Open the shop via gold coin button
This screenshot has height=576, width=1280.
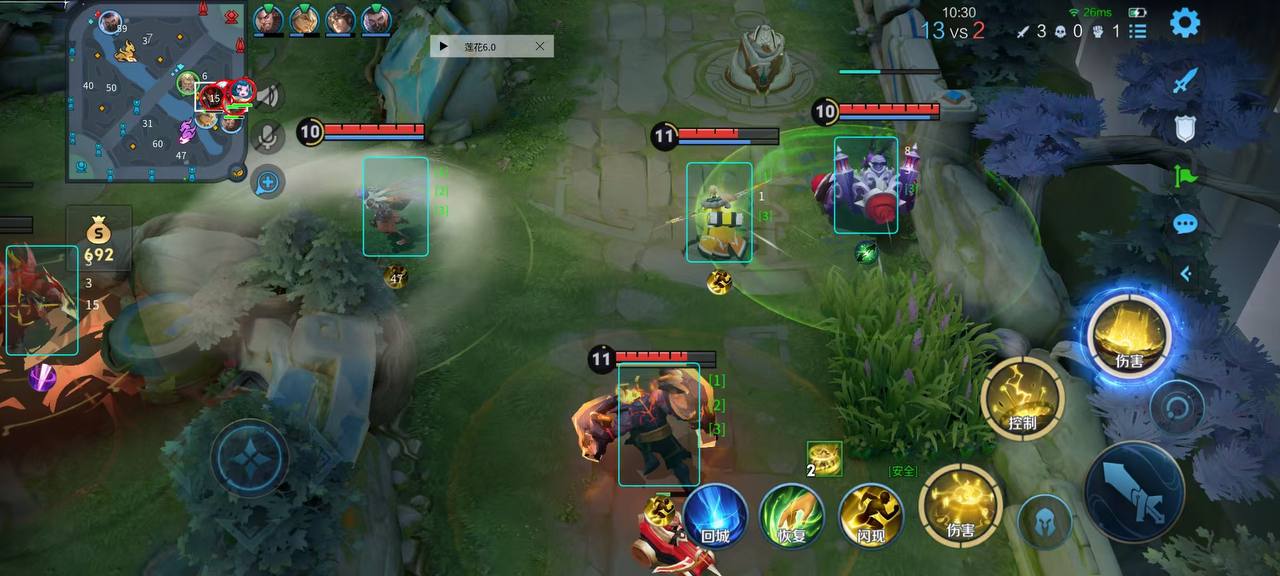[x=98, y=241]
